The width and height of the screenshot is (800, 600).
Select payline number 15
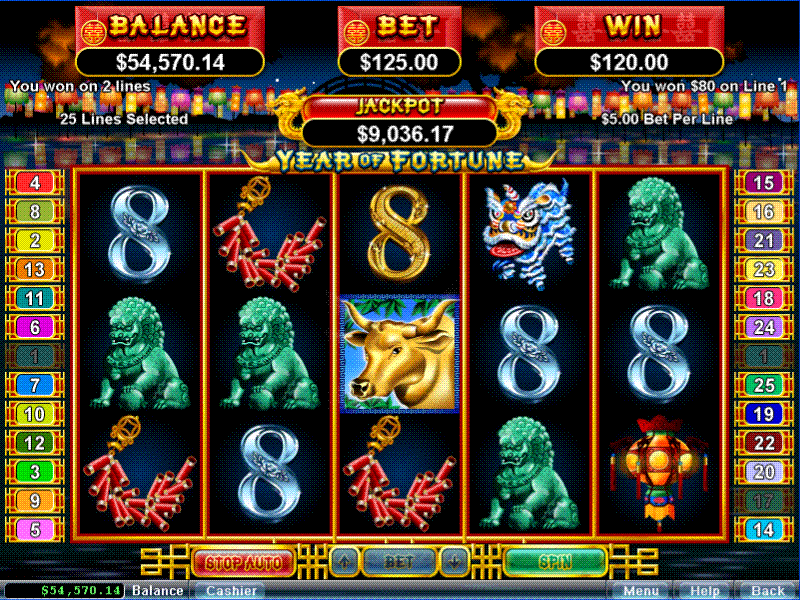[763, 183]
